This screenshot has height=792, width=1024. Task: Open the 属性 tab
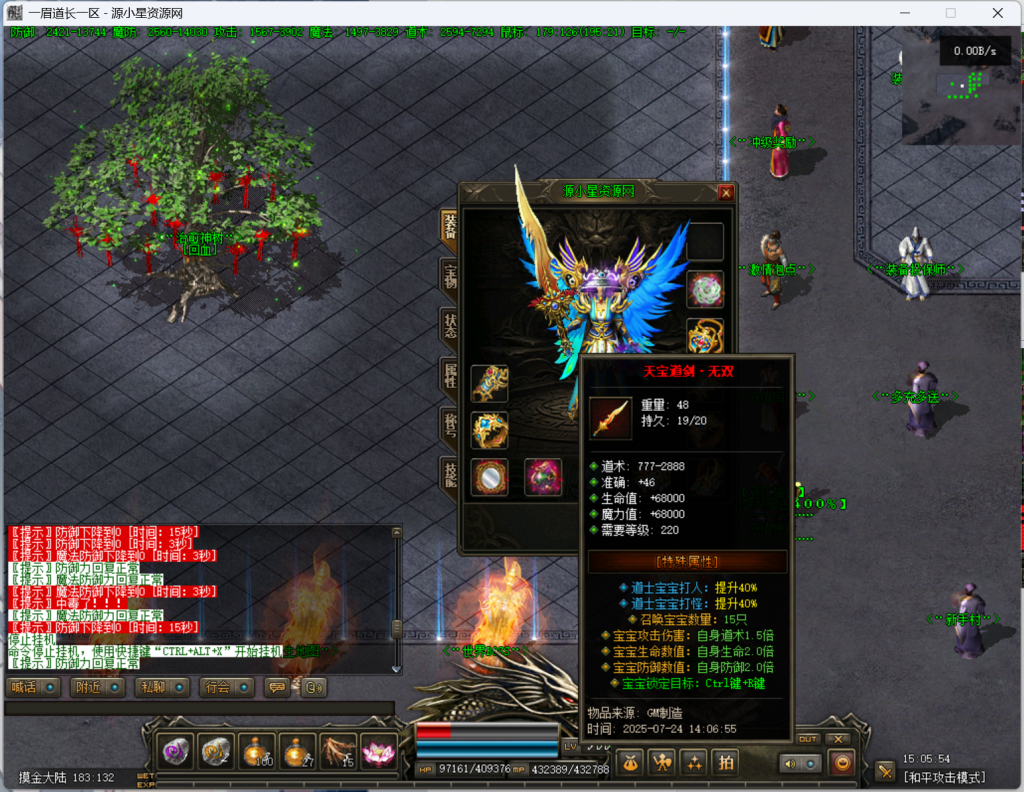pyautogui.click(x=449, y=377)
